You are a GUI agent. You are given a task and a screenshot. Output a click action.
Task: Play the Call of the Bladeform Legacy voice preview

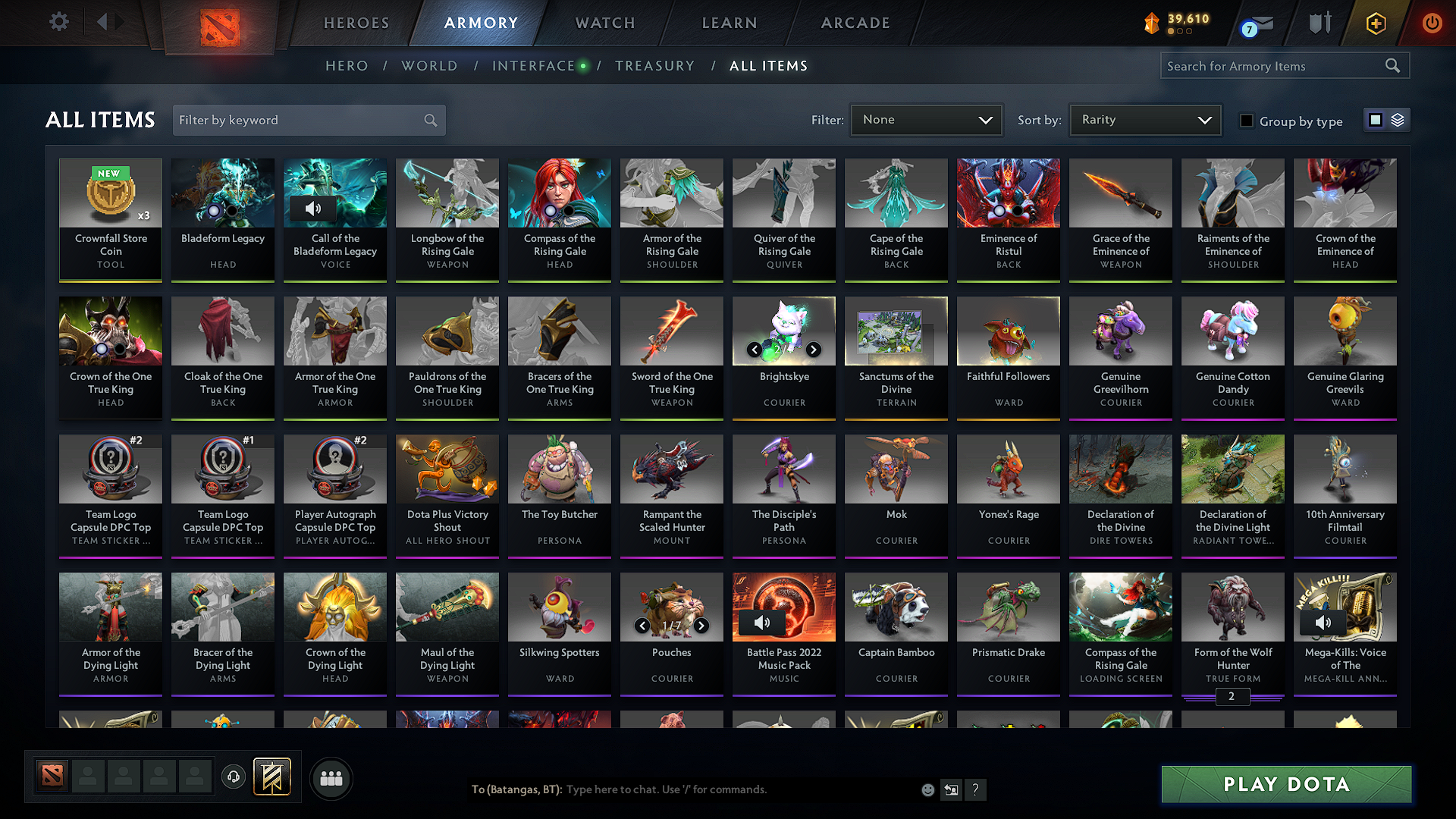tap(313, 209)
